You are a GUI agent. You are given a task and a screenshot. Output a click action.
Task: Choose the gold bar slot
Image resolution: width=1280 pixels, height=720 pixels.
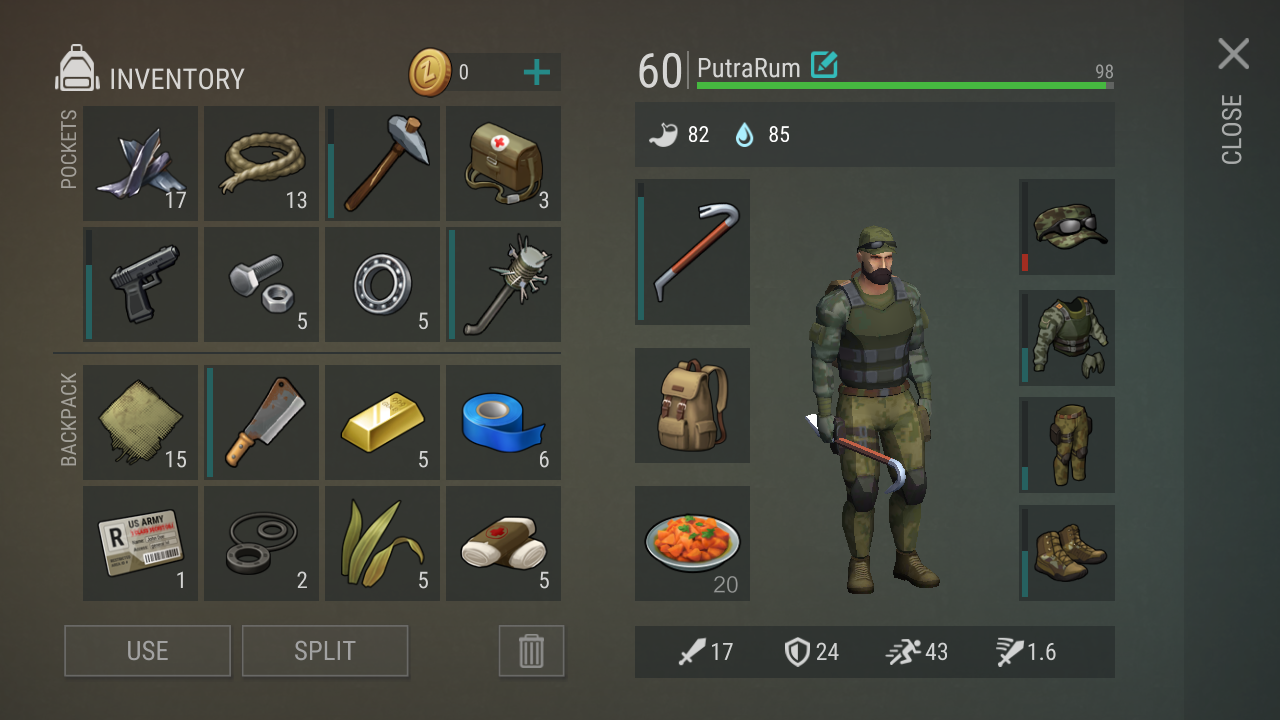point(383,422)
